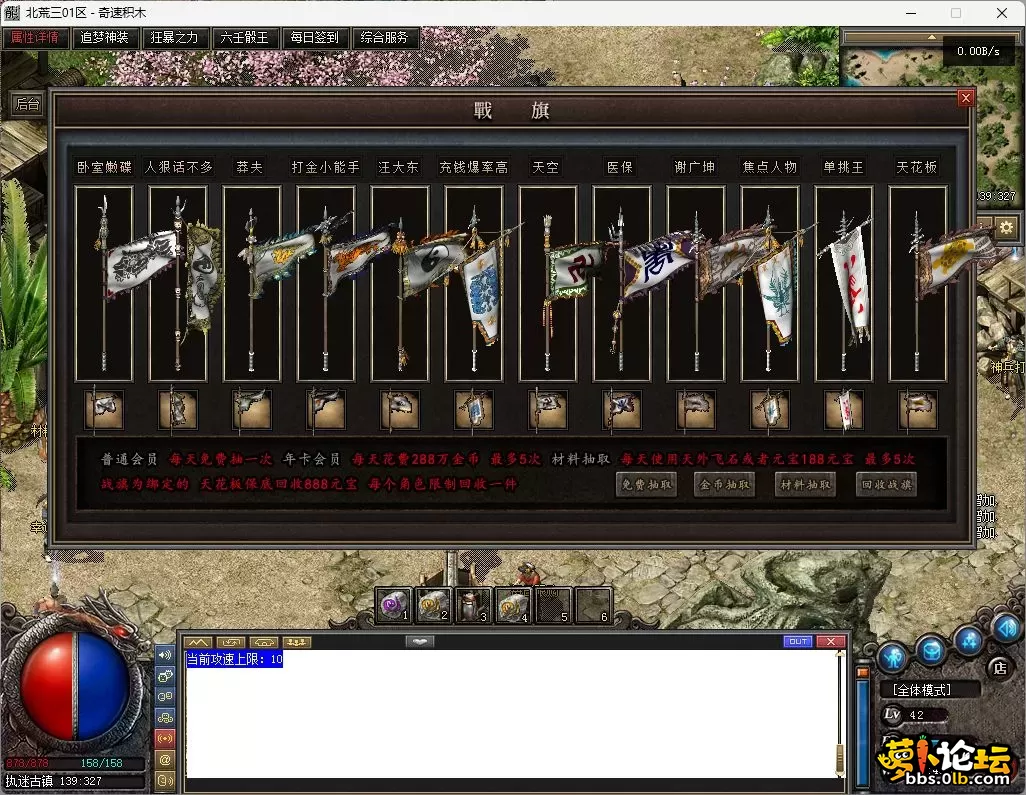Click the blue OUT button on chat panel
The height and width of the screenshot is (795, 1026).
[798, 641]
